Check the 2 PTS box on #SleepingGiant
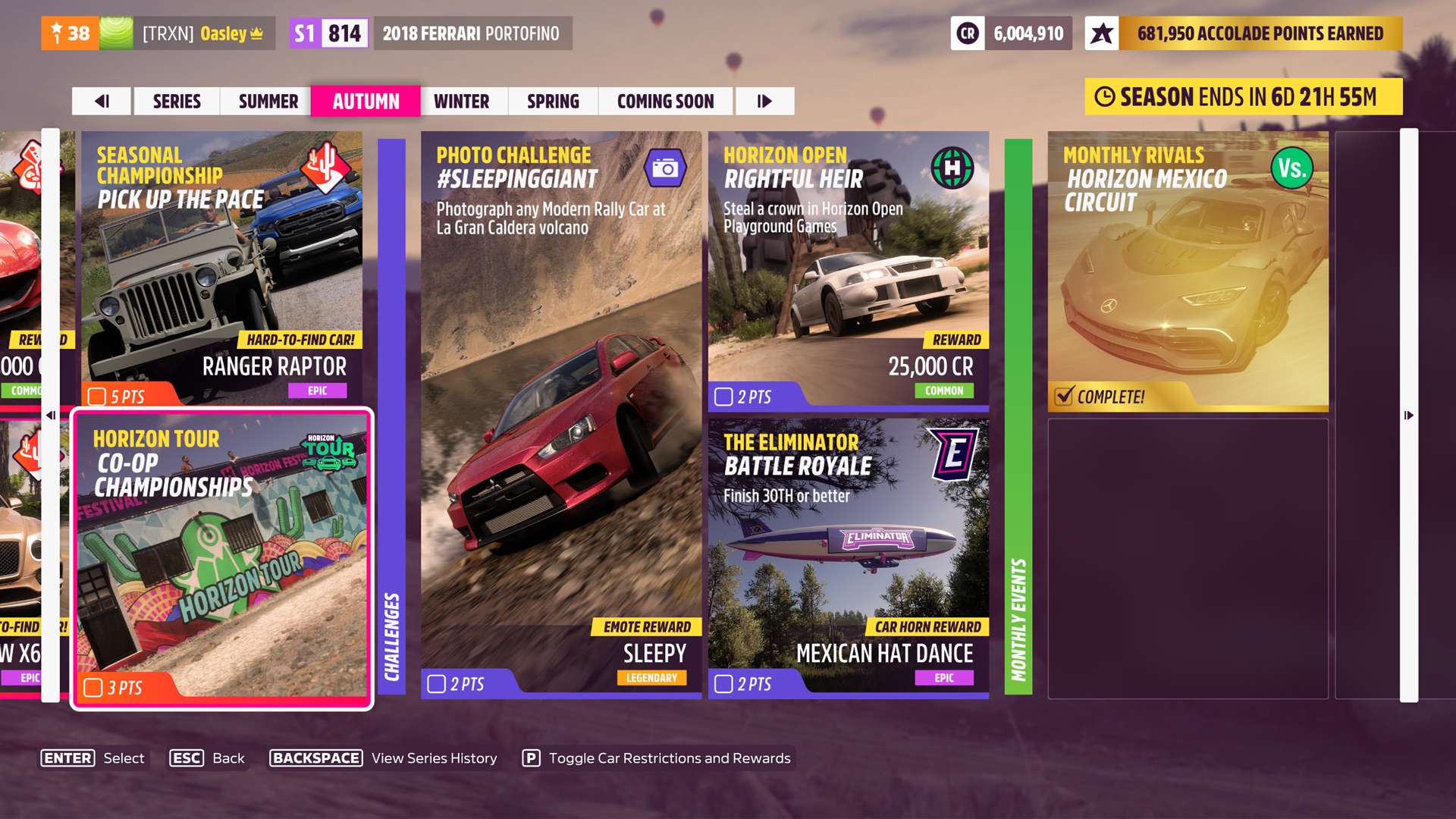Screen dimensions: 1456x819 (436, 683)
